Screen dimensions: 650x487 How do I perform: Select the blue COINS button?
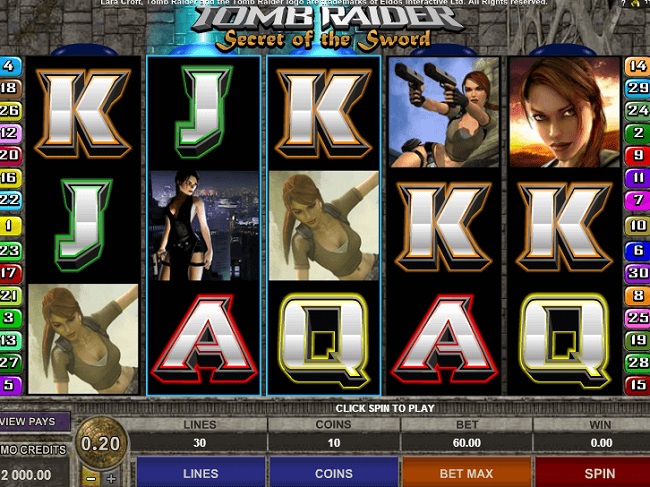[x=333, y=472]
